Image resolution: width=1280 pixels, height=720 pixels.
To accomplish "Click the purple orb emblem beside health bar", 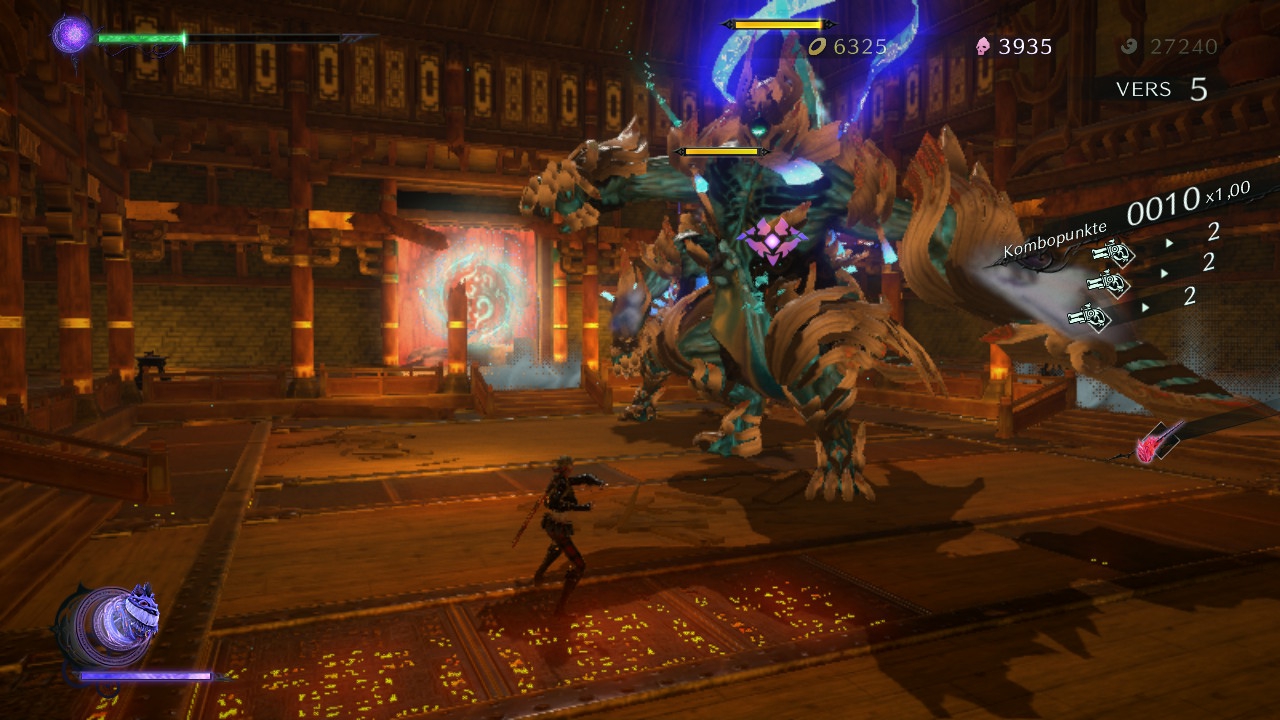I will pos(72,35).
